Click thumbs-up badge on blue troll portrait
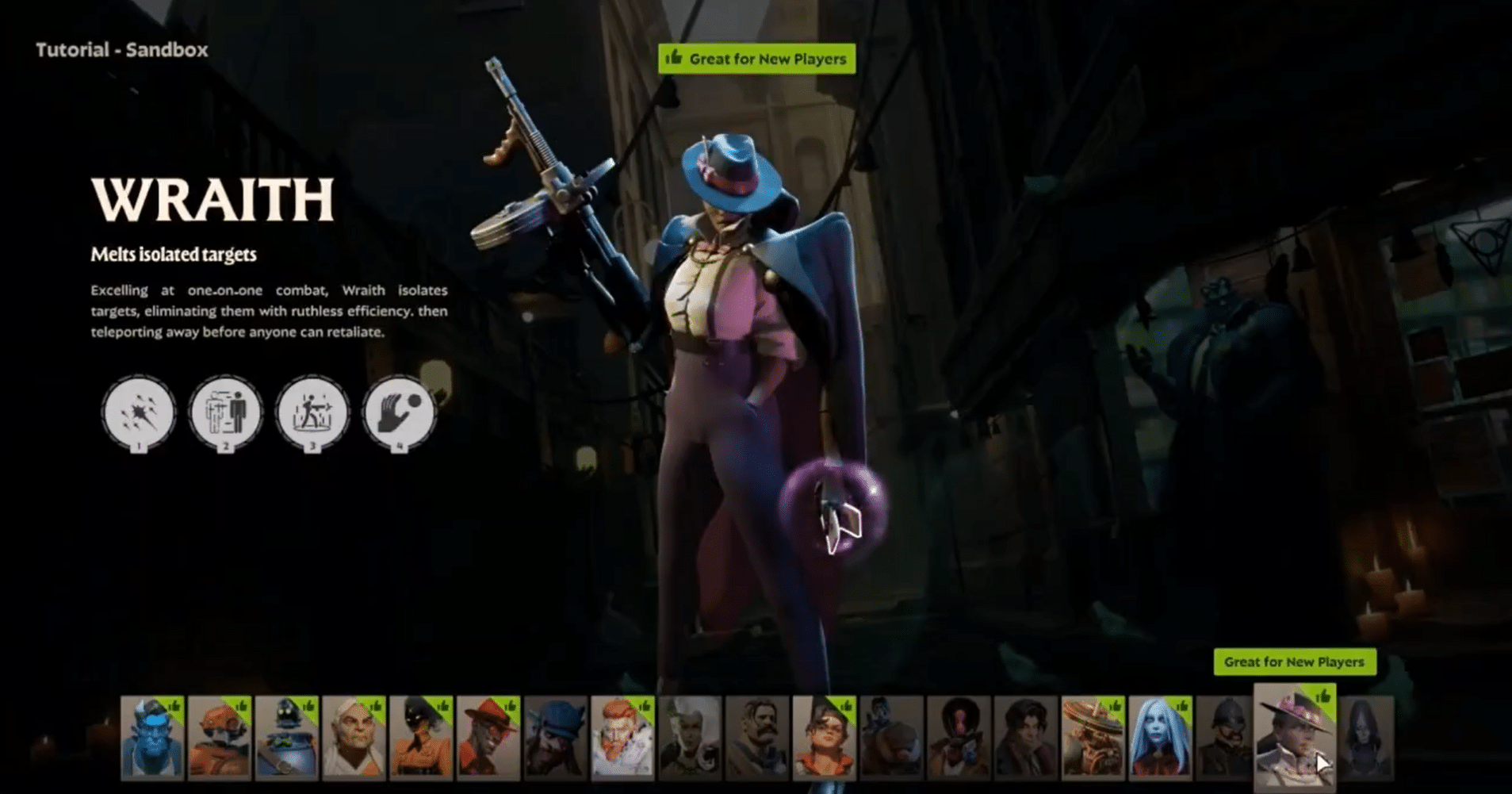 click(x=175, y=707)
